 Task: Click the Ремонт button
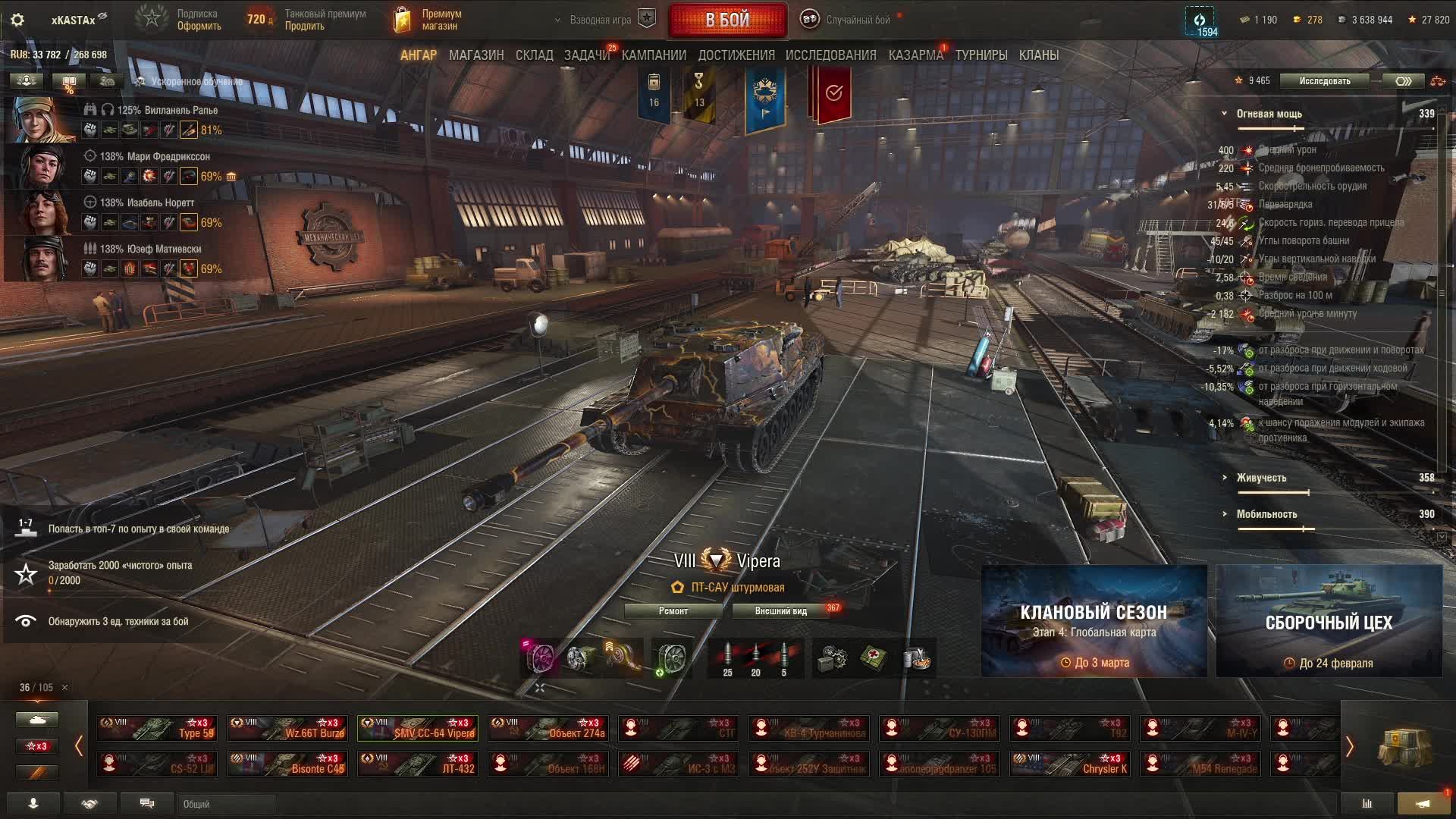point(673,611)
